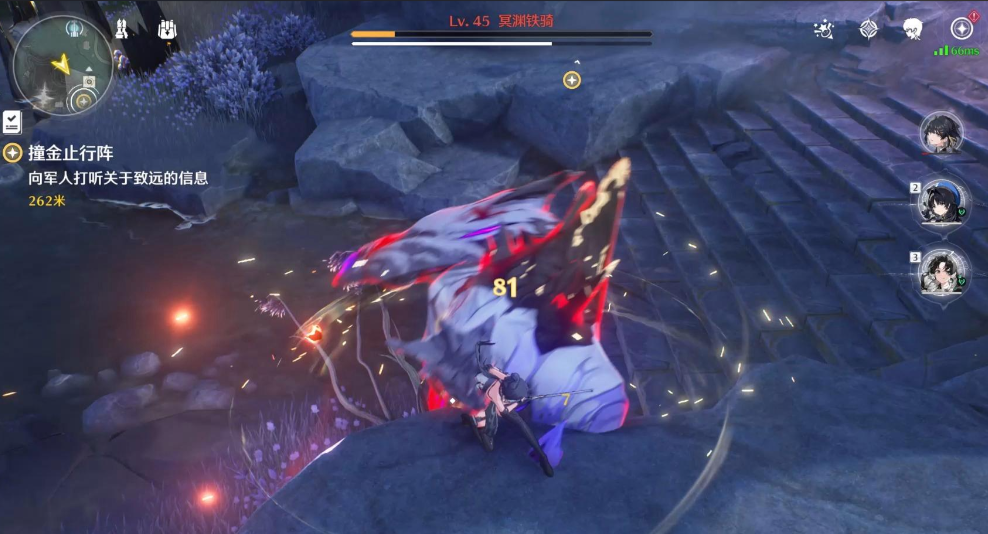Click the gold quest marker on the minimap

[x=84, y=100]
